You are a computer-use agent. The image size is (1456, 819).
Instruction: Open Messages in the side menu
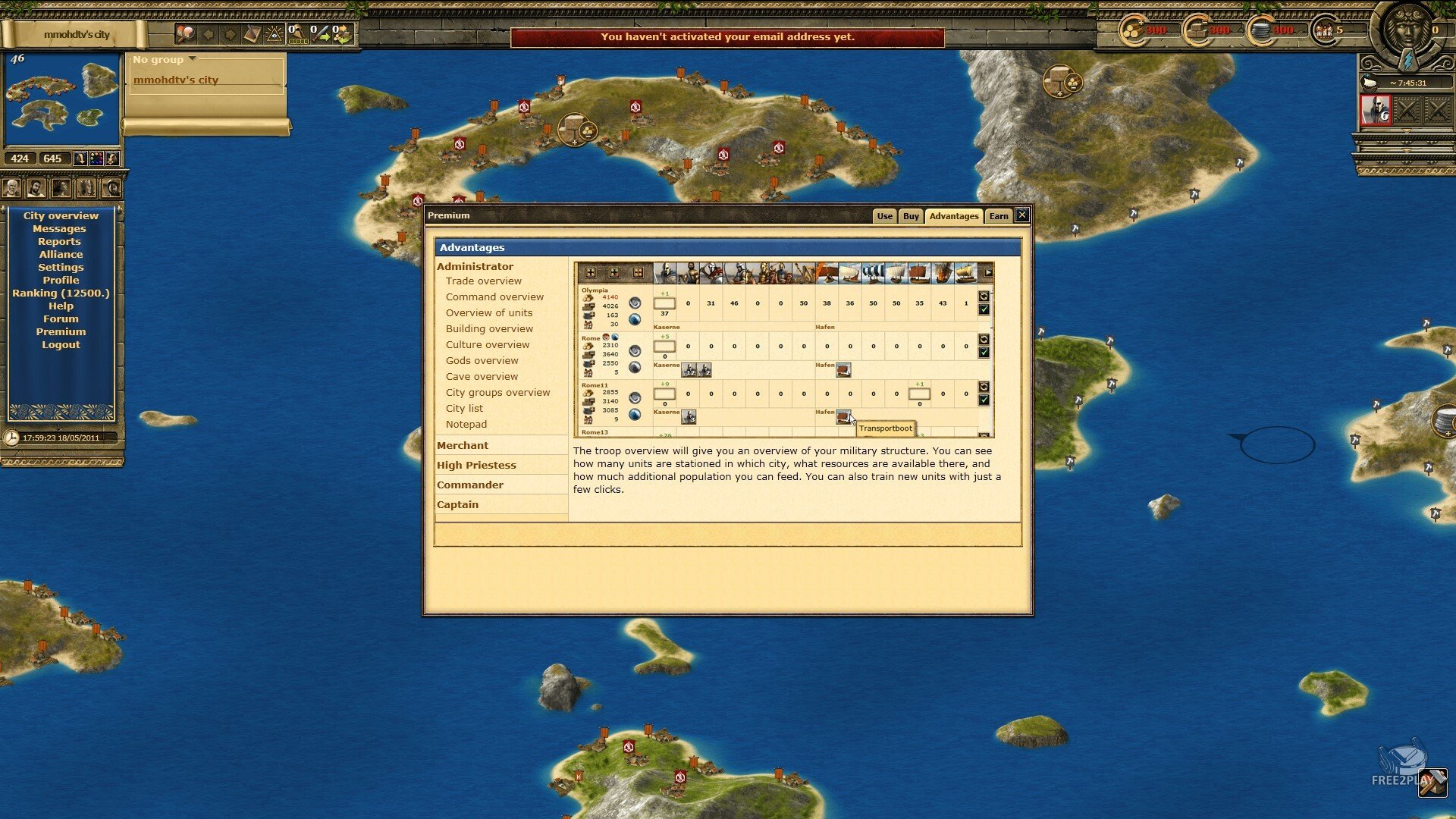(59, 229)
